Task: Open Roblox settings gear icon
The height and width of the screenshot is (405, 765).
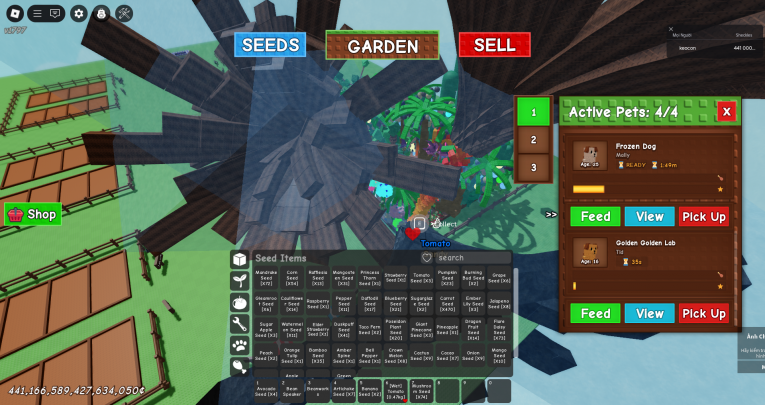Action: (78, 13)
